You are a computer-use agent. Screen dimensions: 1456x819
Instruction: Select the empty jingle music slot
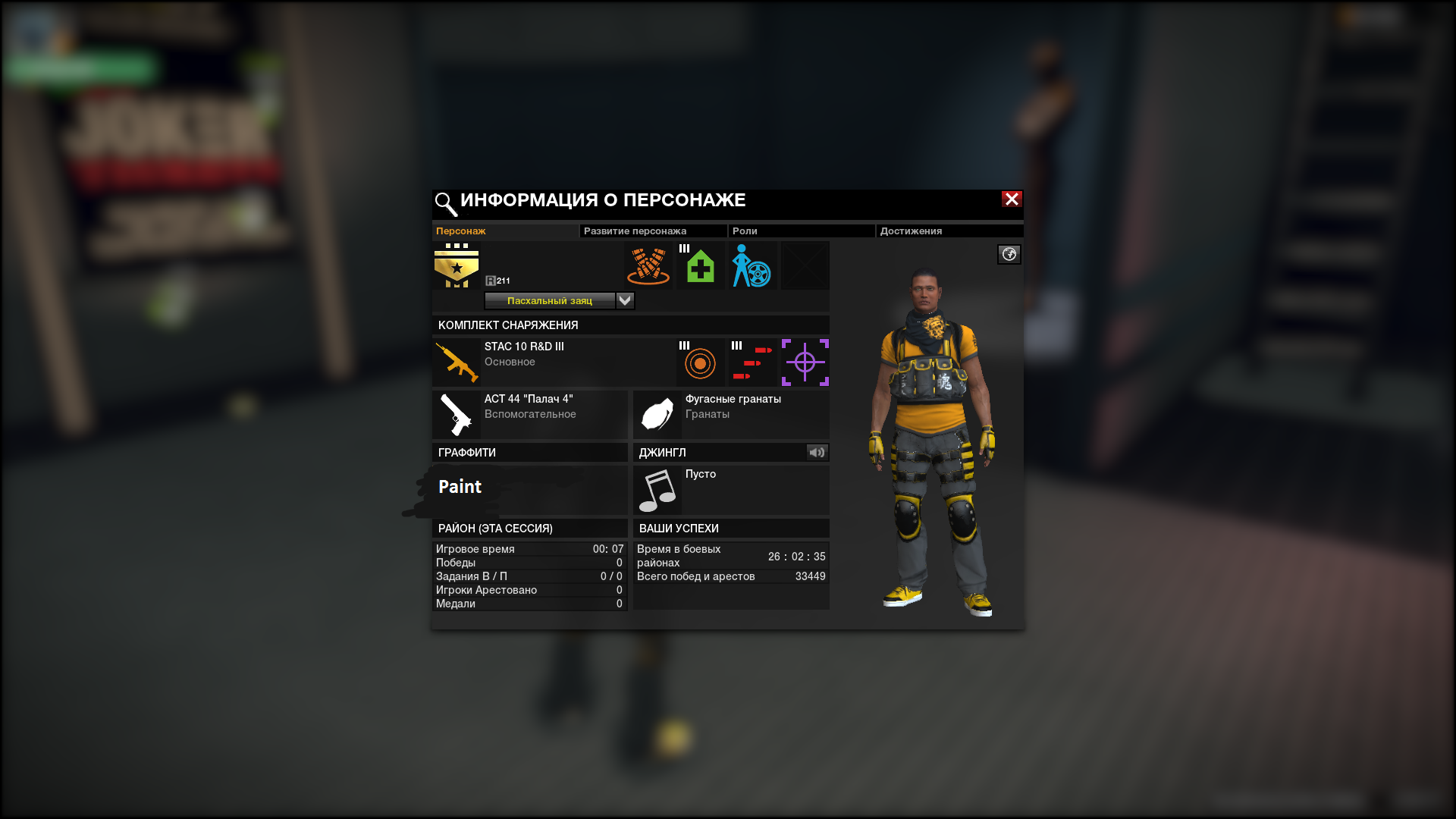(x=730, y=490)
